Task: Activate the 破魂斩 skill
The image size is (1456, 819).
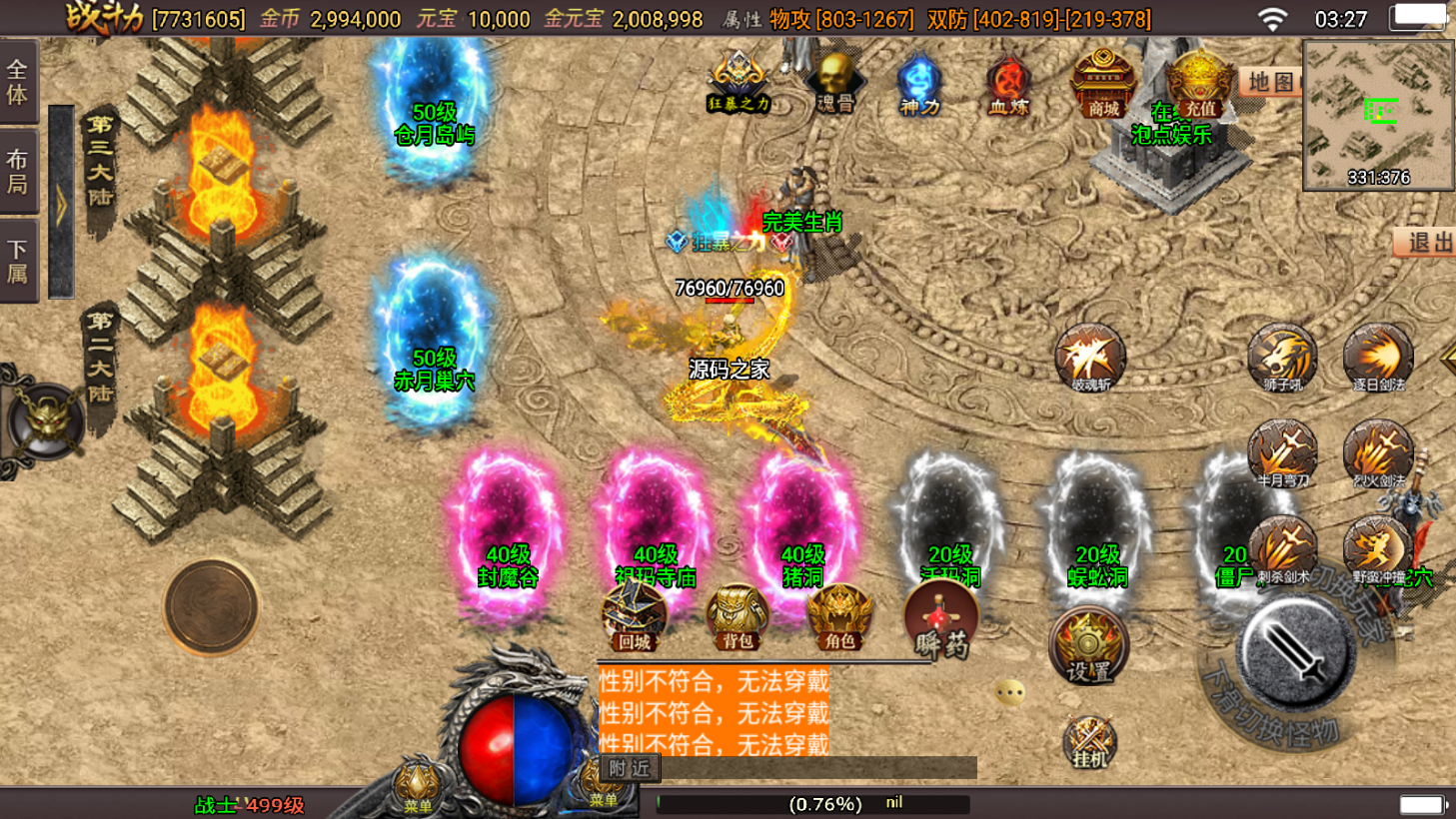Action: tap(1089, 357)
